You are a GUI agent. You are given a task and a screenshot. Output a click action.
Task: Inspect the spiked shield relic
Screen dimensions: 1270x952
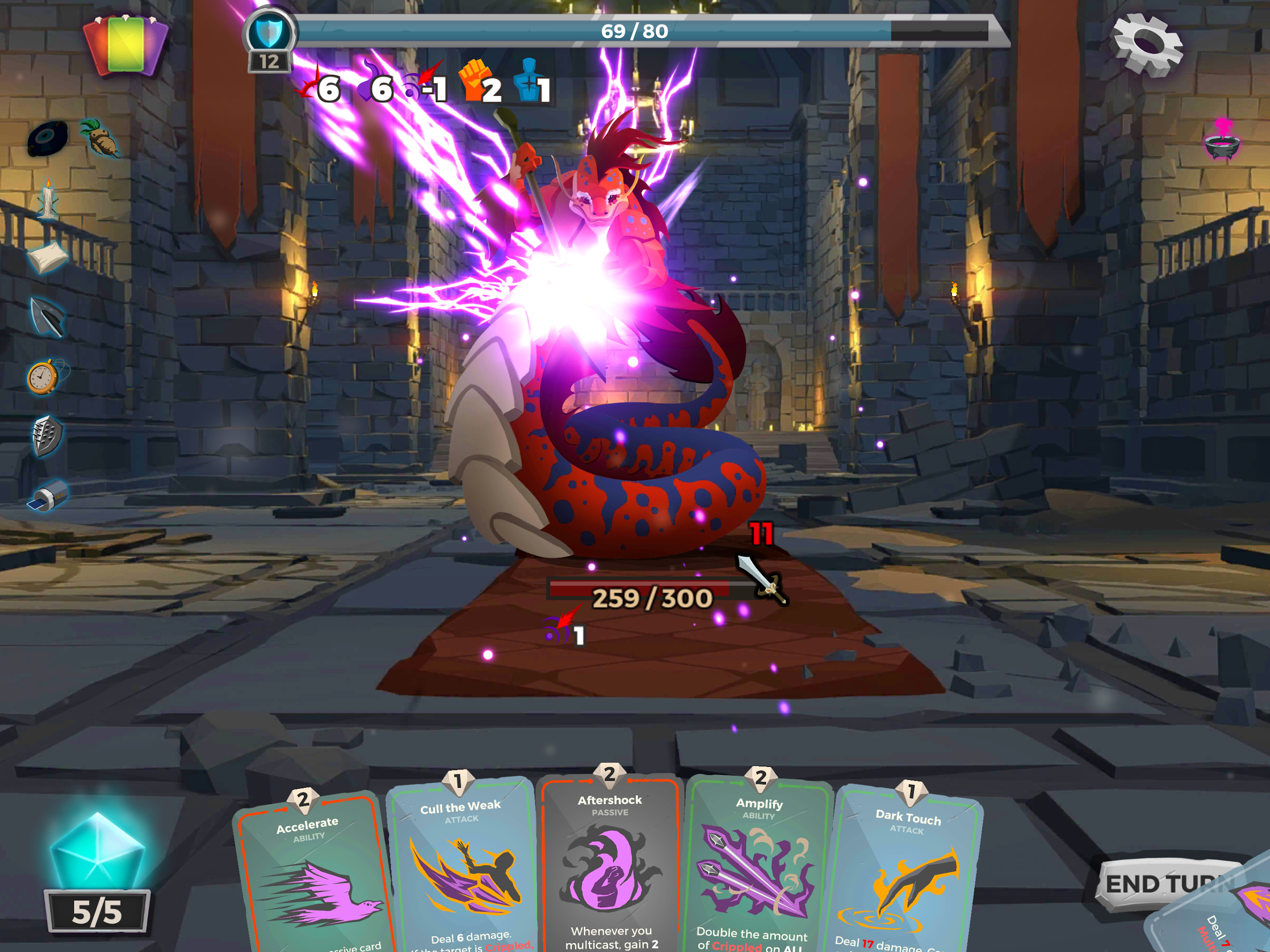click(47, 436)
